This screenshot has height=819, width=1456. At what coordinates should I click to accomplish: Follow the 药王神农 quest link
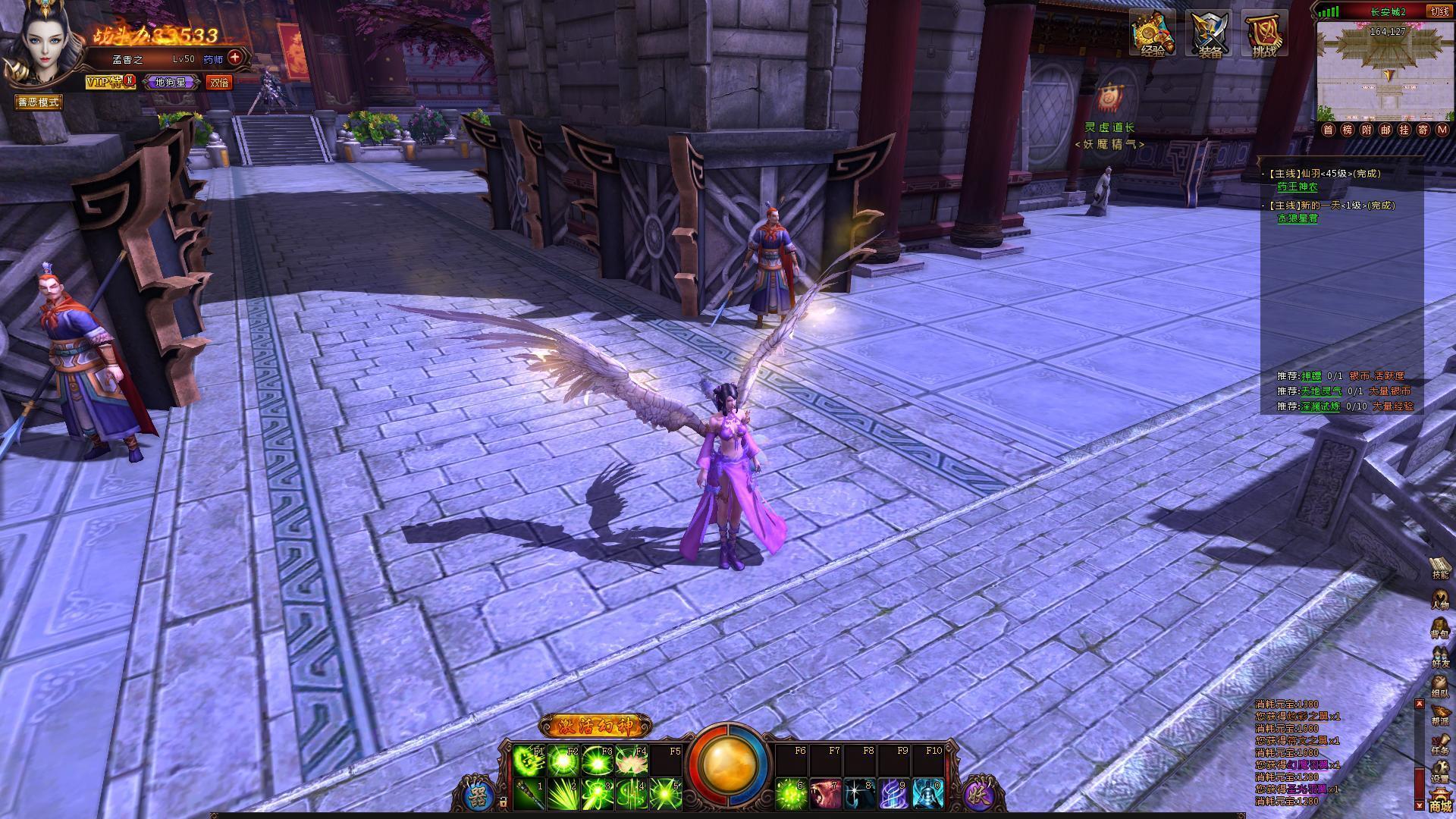pos(1298,187)
